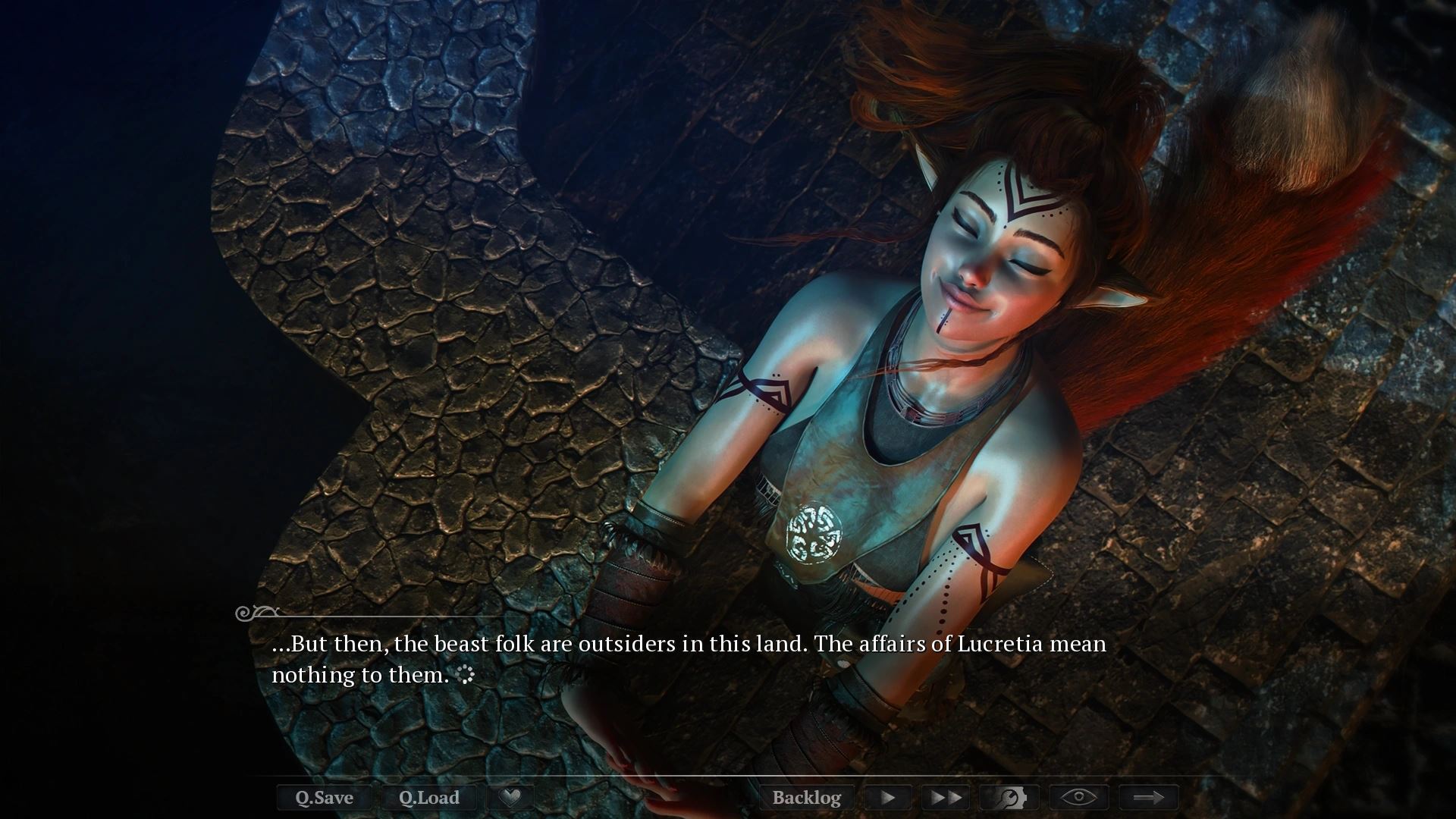Click the heart icon button
The height and width of the screenshot is (819, 1456).
511,797
